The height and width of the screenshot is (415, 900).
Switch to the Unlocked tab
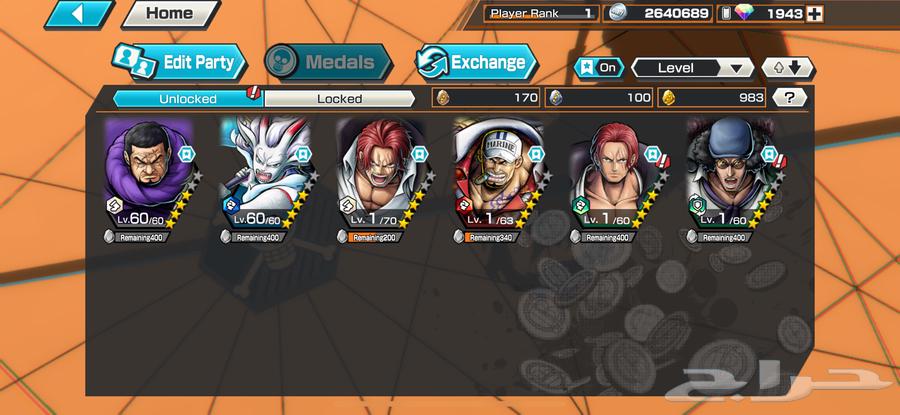pos(186,98)
